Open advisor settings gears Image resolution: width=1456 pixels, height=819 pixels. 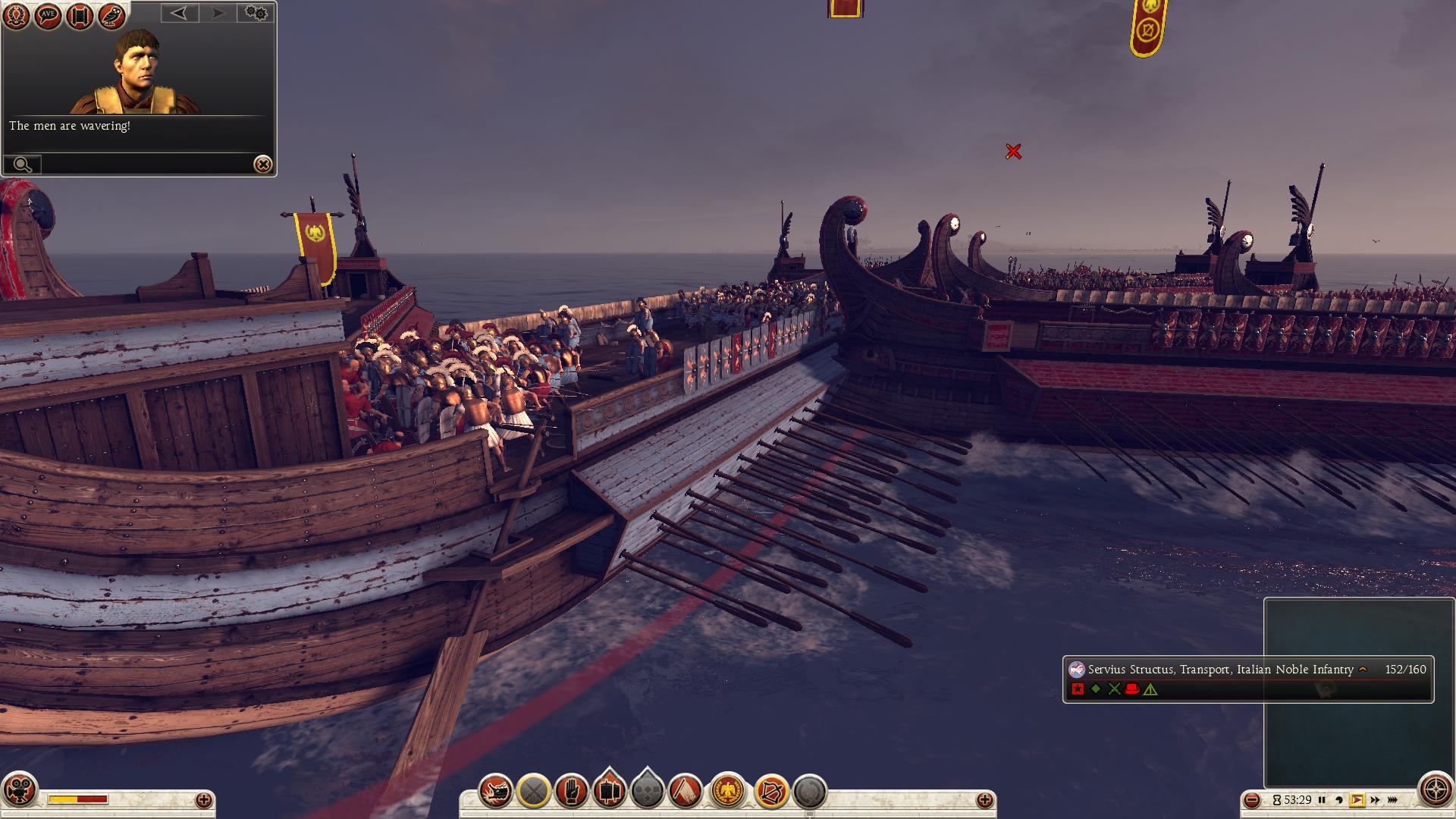tap(256, 13)
